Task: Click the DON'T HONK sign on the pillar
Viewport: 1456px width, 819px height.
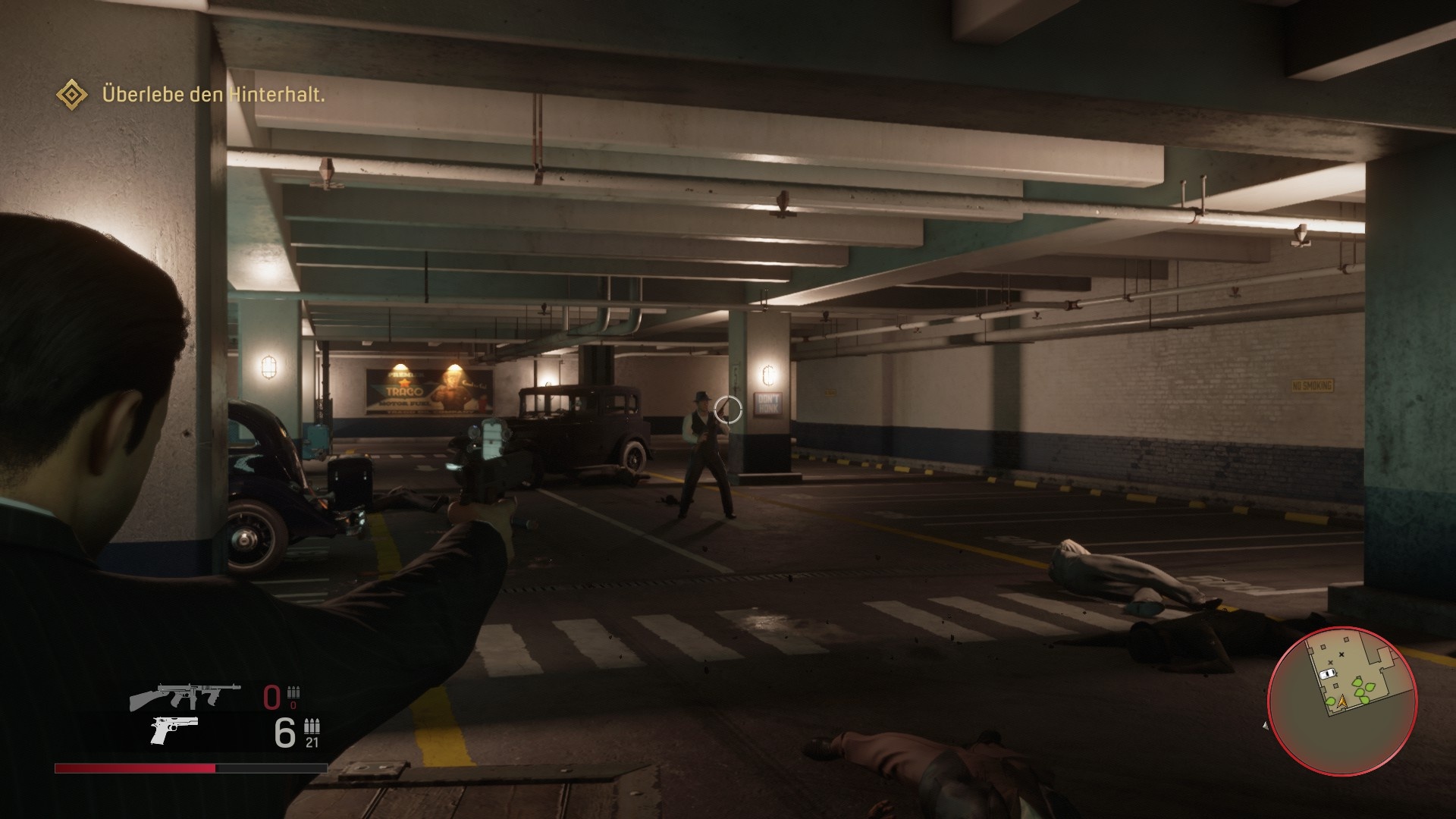Action: pyautogui.click(x=766, y=402)
